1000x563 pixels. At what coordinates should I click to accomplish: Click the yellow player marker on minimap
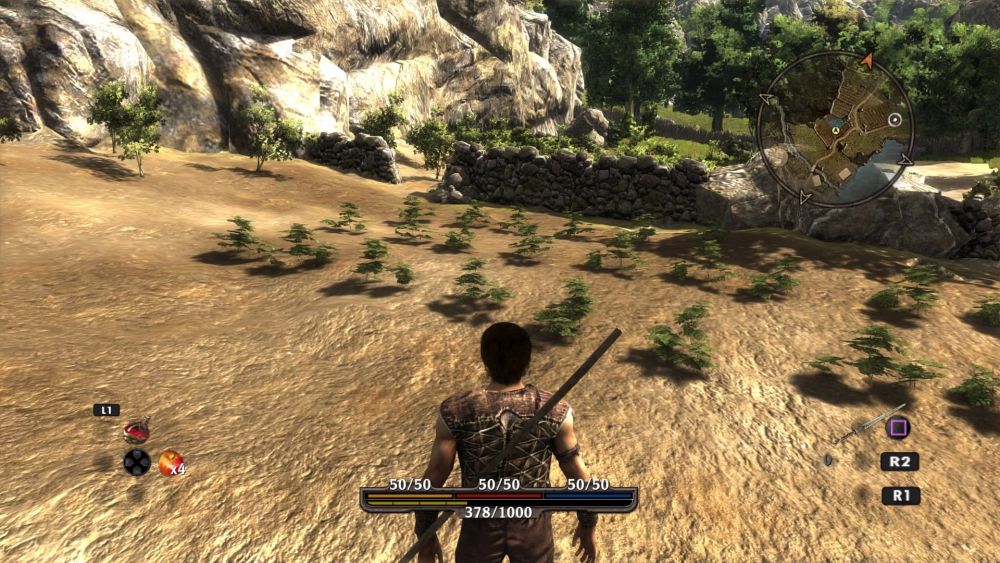[835, 130]
